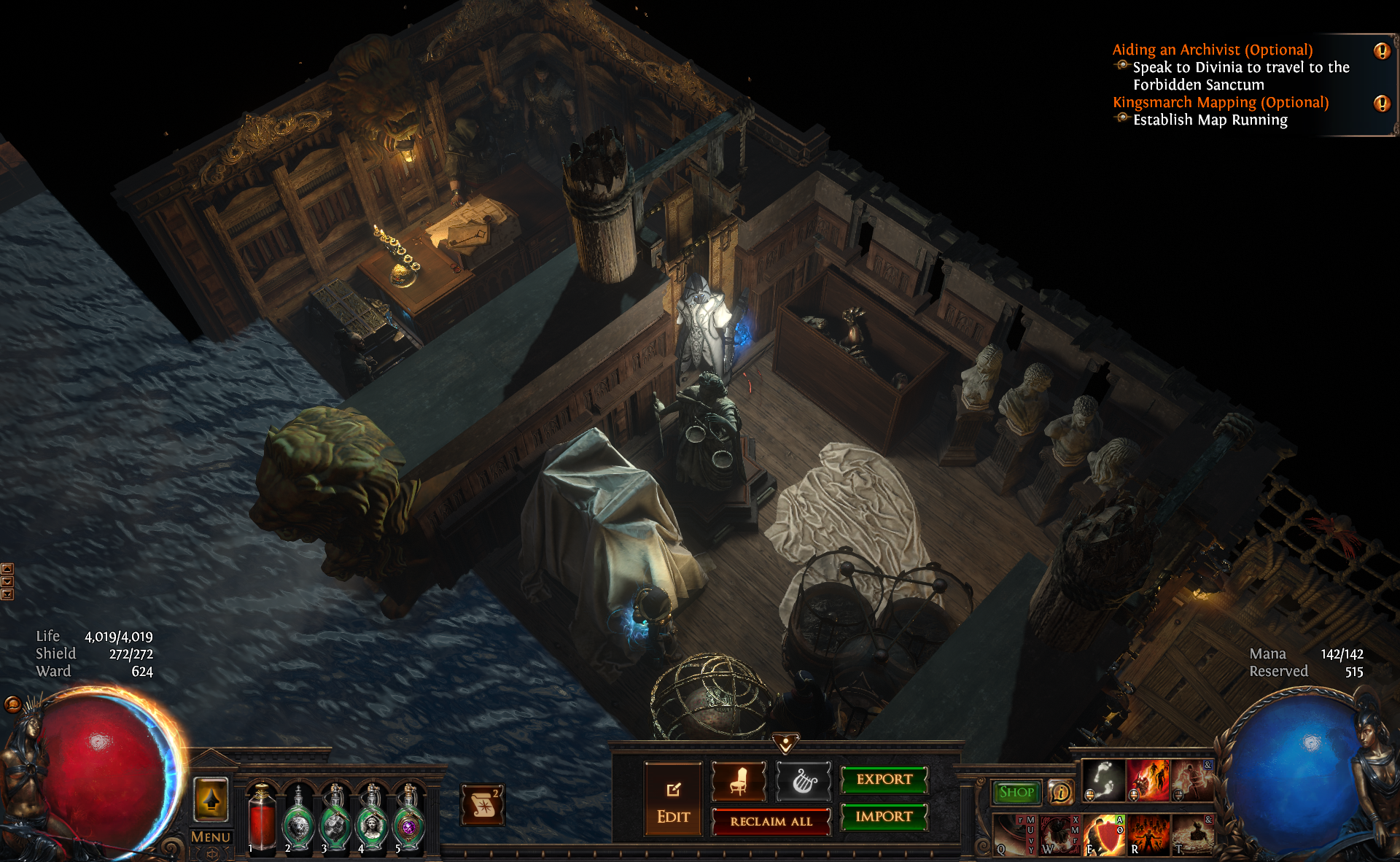This screenshot has height=862, width=1400.
Task: Import a hideout layout
Action: pos(884,817)
